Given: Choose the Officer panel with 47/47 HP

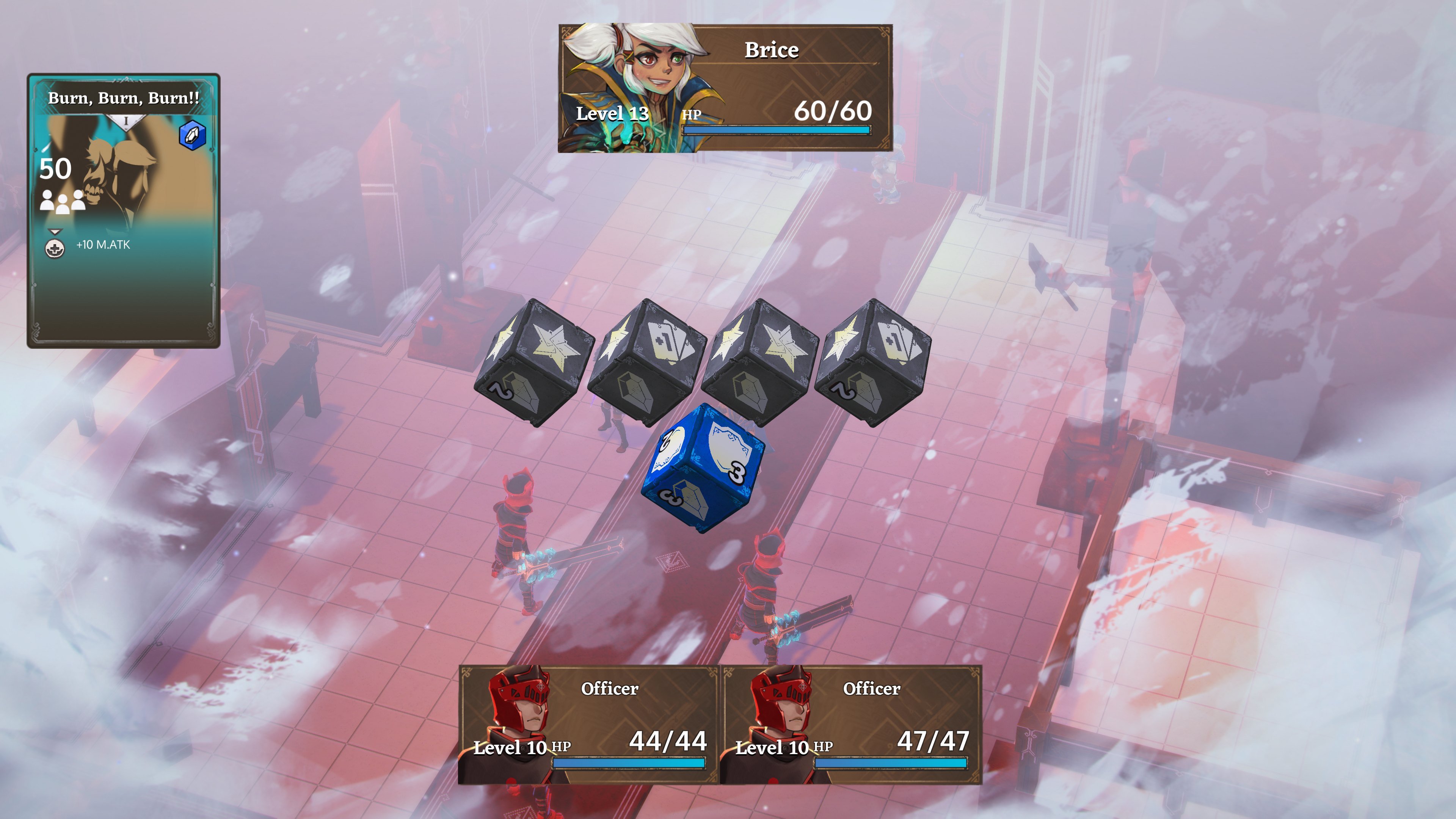Looking at the screenshot, I should (850, 725).
